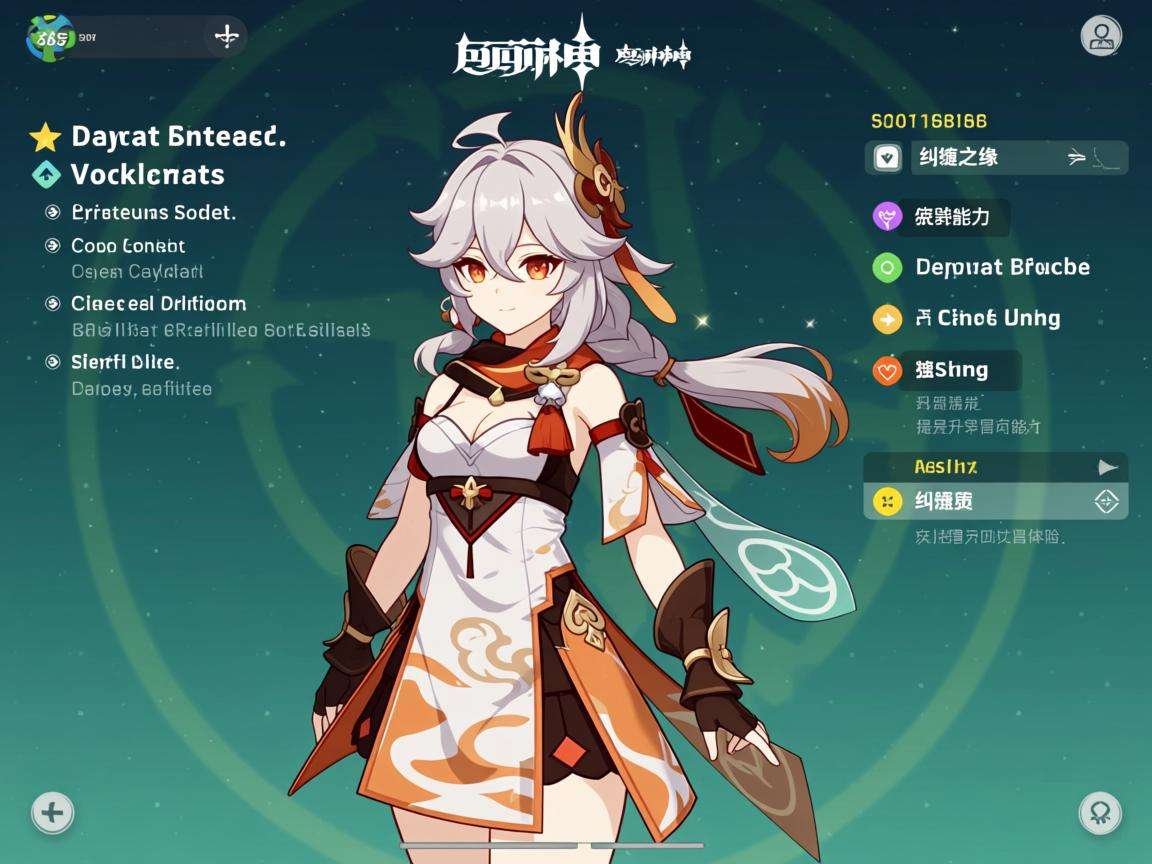Click the plus button beside the globe
This screenshot has width=1152, height=864.
227,37
